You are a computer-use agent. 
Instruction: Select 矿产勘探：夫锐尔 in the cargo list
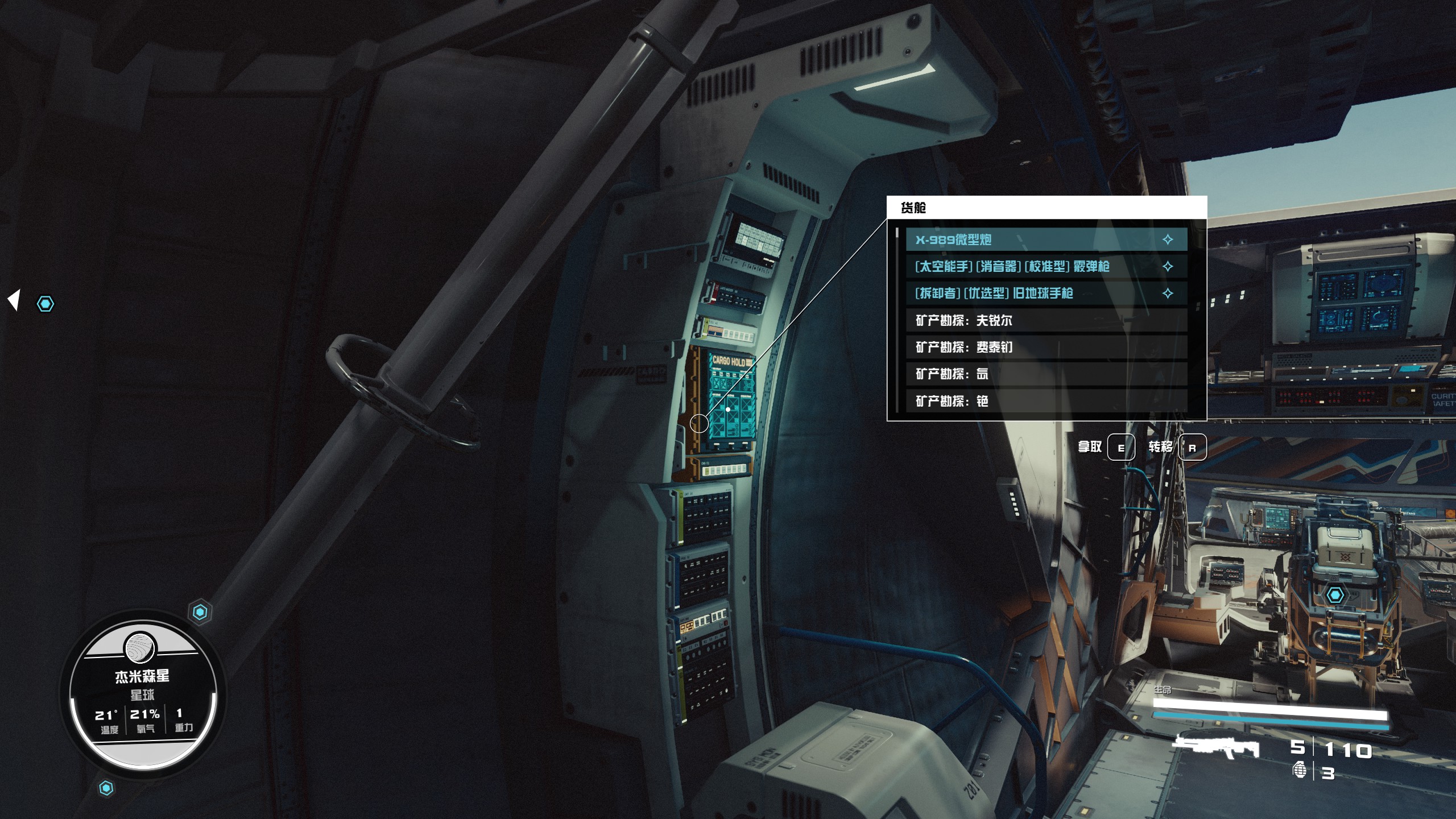click(x=1045, y=320)
